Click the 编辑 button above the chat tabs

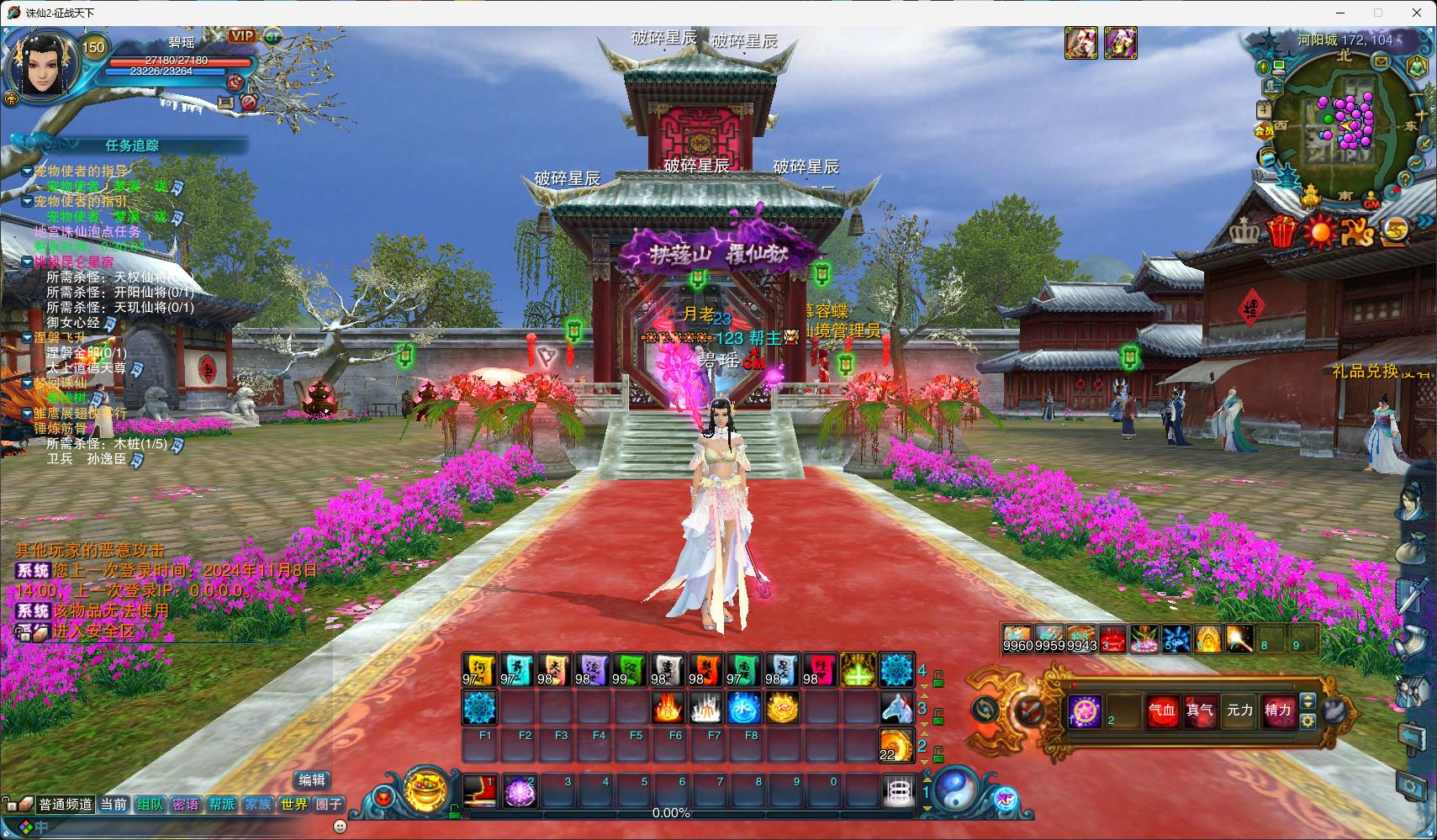[312, 780]
